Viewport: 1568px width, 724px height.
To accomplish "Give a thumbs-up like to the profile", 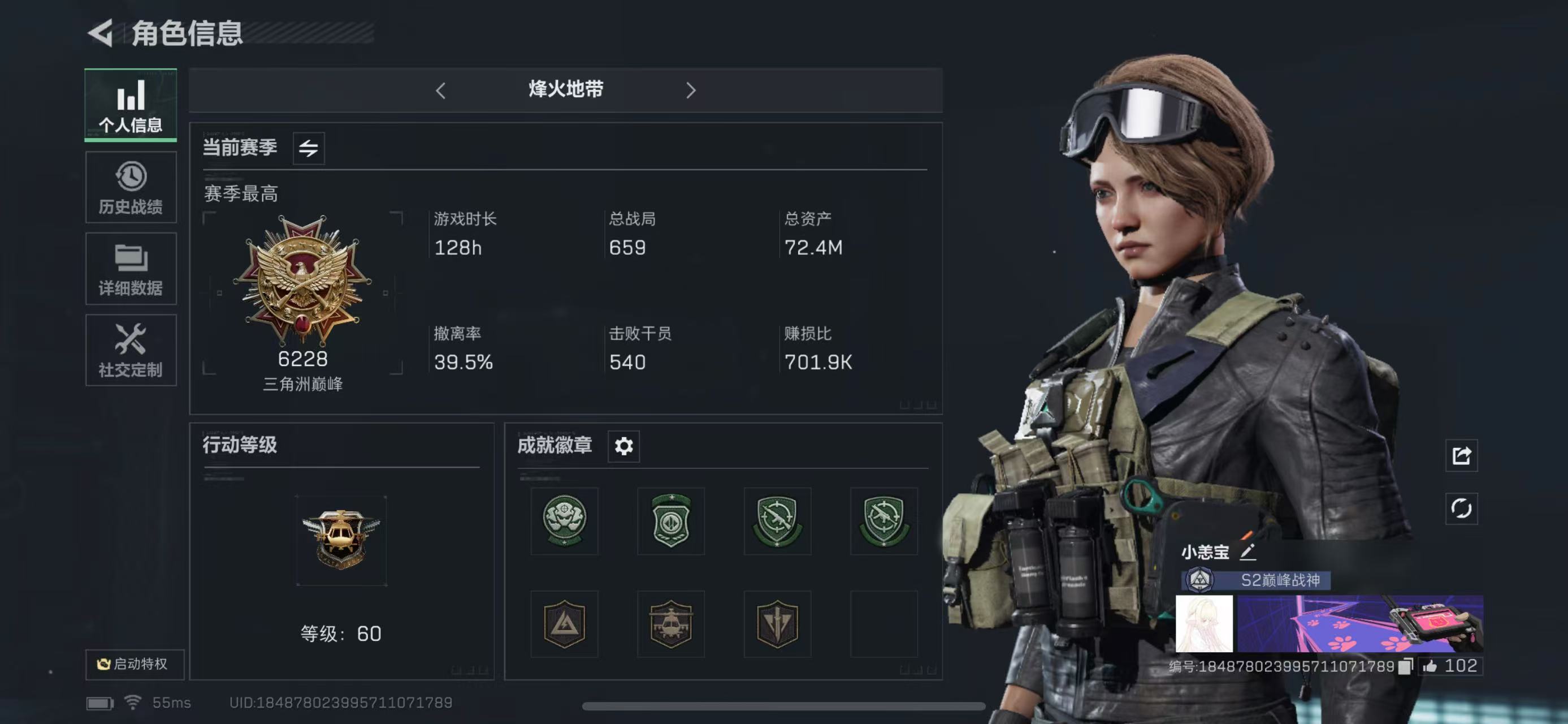I will point(1430,666).
